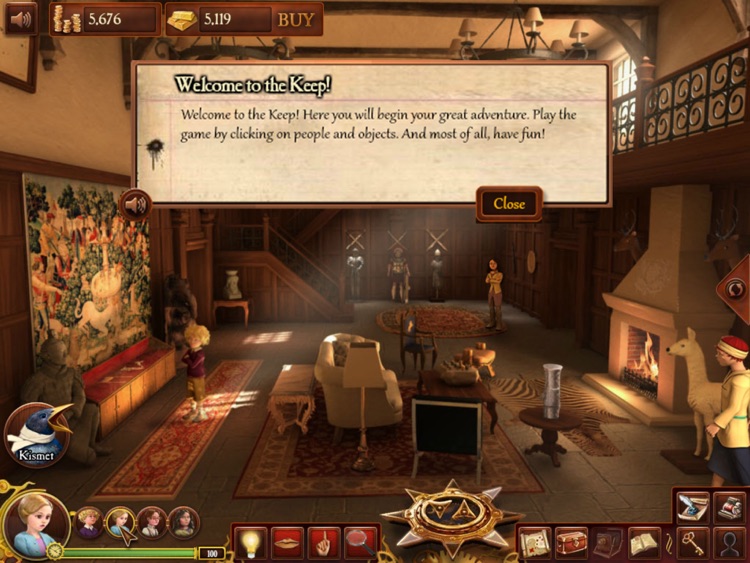
Task: Select the dark-haired girl portrait
Action: 183,522
